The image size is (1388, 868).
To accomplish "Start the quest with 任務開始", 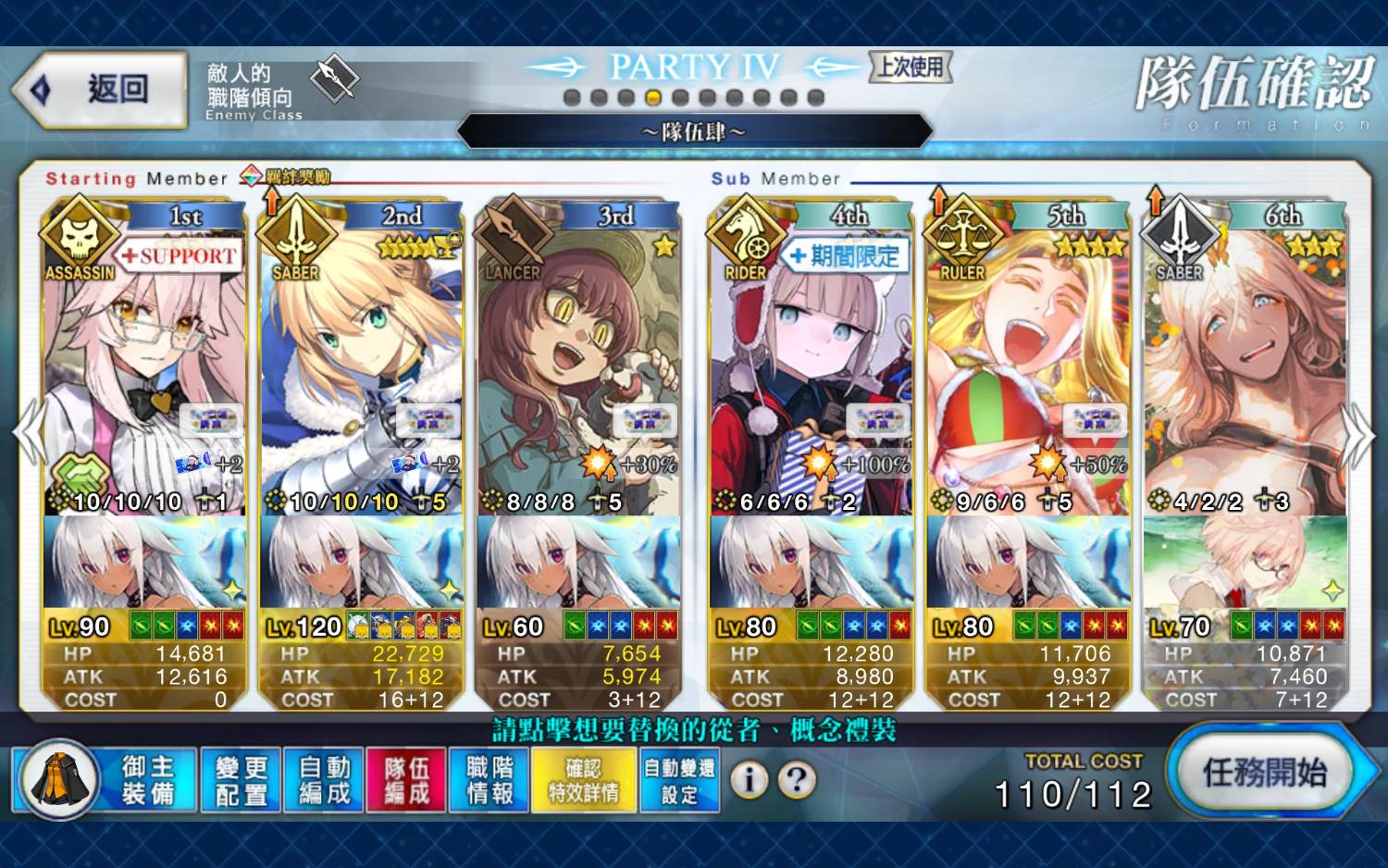I will coord(1266,773).
